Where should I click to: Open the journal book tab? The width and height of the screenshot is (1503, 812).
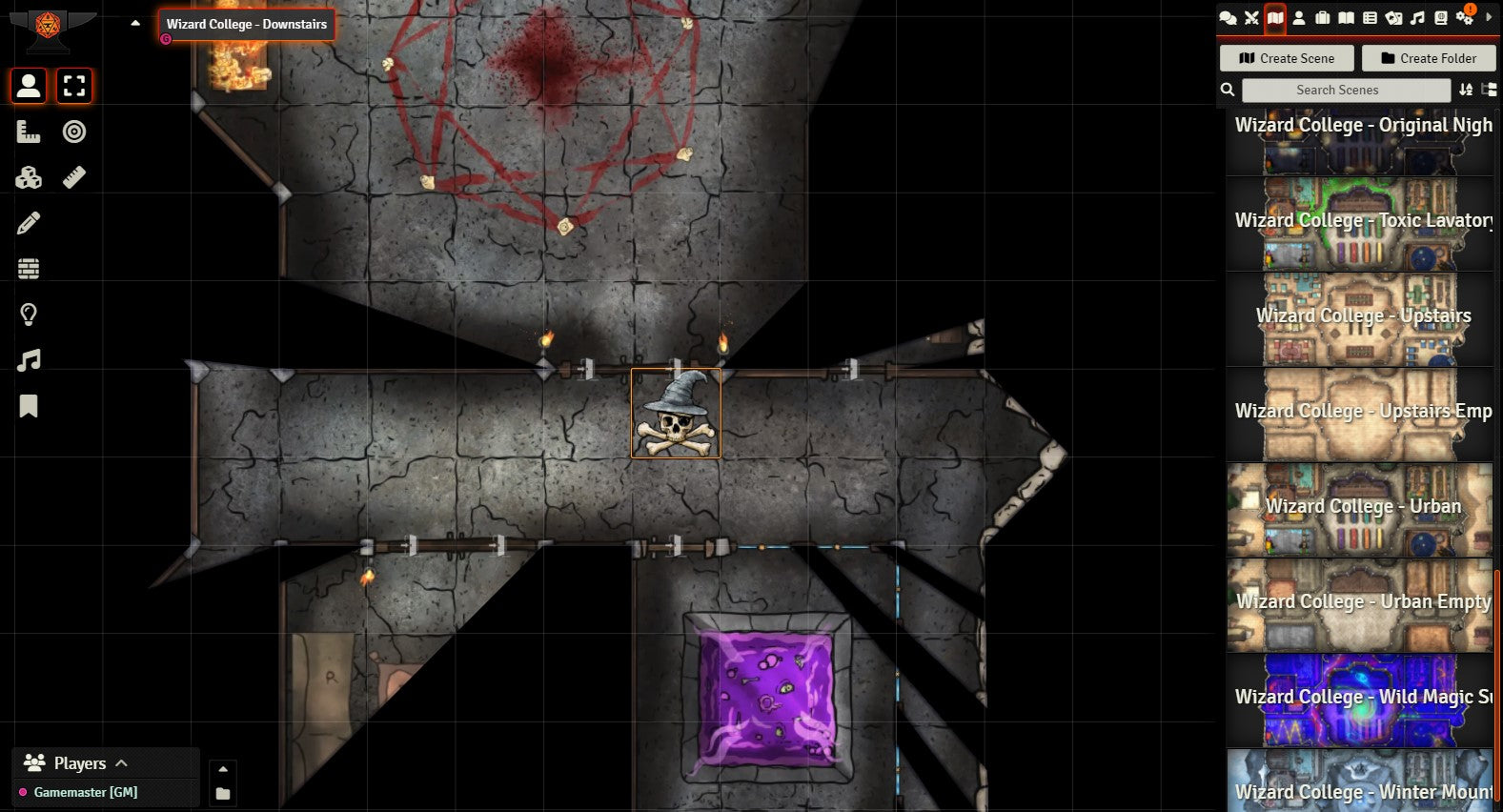pos(1346,18)
